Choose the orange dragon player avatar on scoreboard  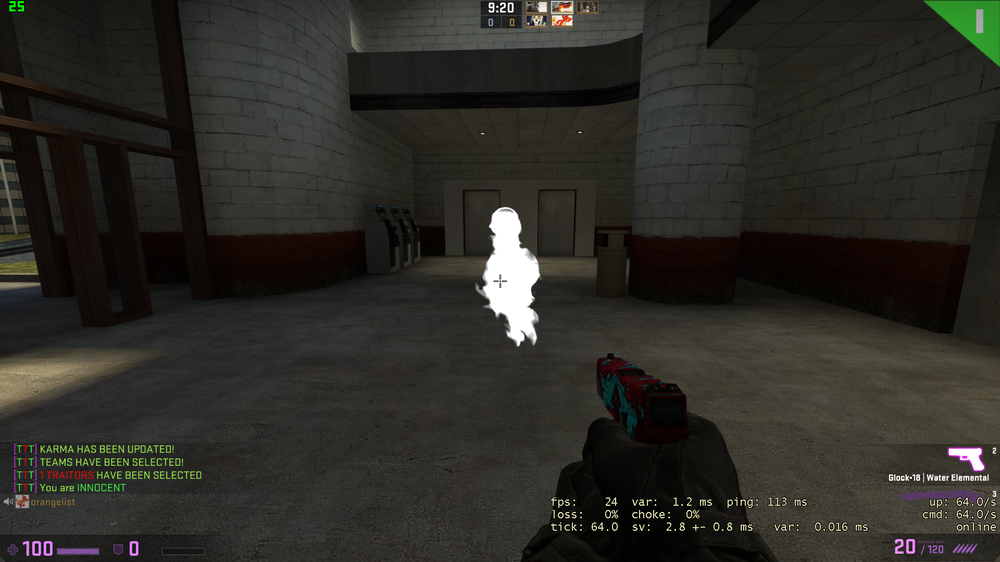(562, 20)
